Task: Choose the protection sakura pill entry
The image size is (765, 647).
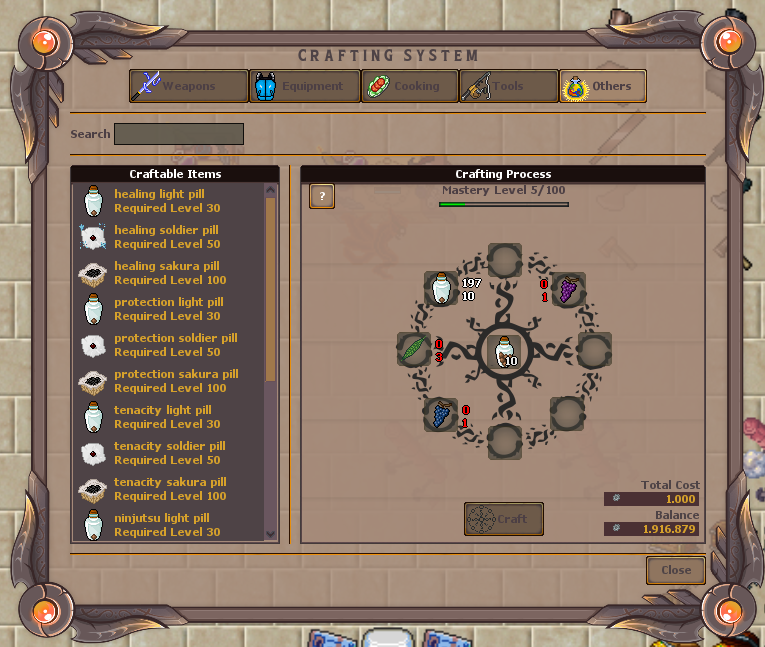Action: coord(167,381)
